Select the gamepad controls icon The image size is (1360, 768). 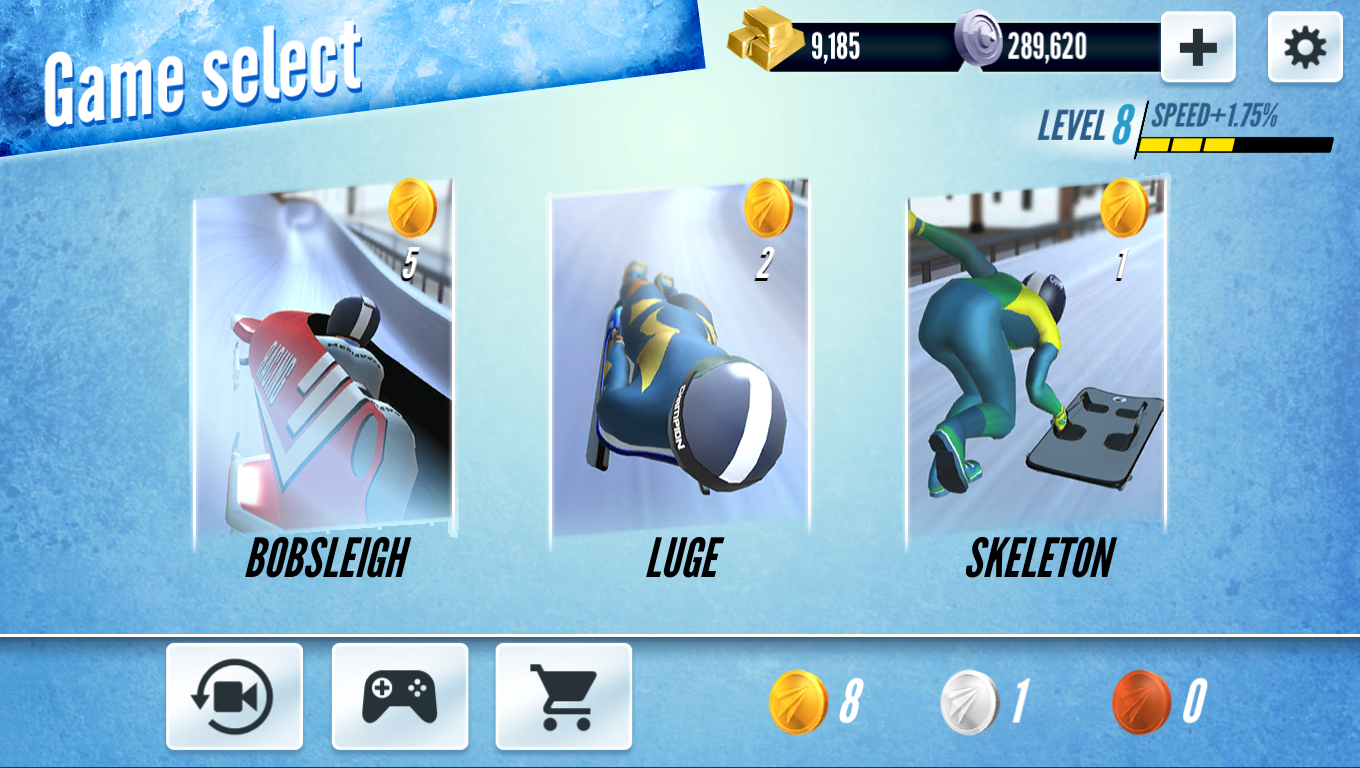[399, 698]
